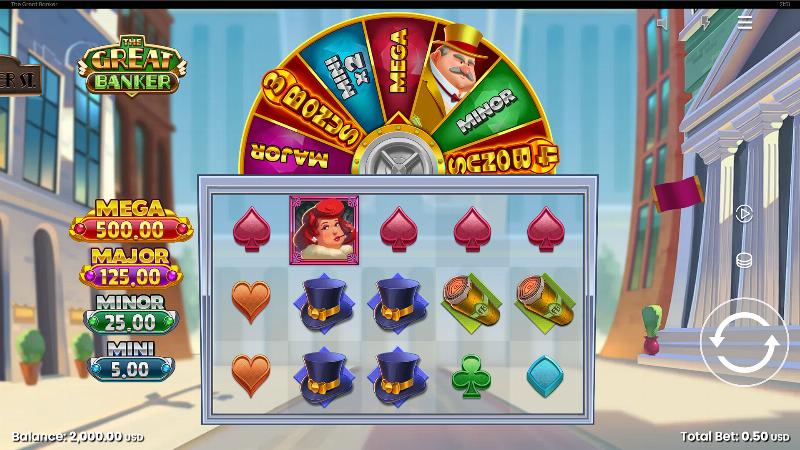Image resolution: width=800 pixels, height=450 pixels.
Task: Open the hamburger menu
Action: [745, 22]
